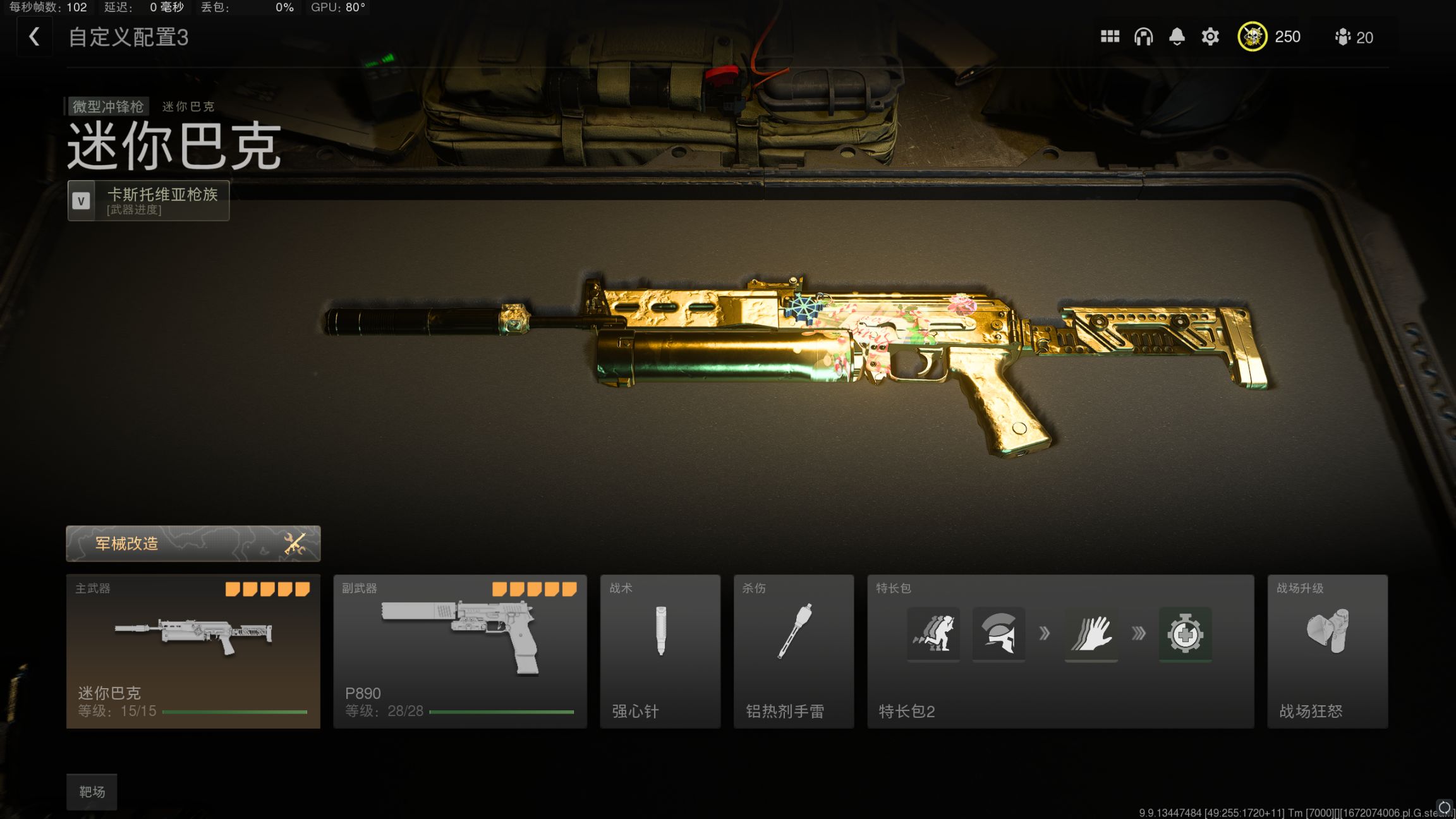Show notifications via the bell icon
1456x819 pixels.
1177,37
